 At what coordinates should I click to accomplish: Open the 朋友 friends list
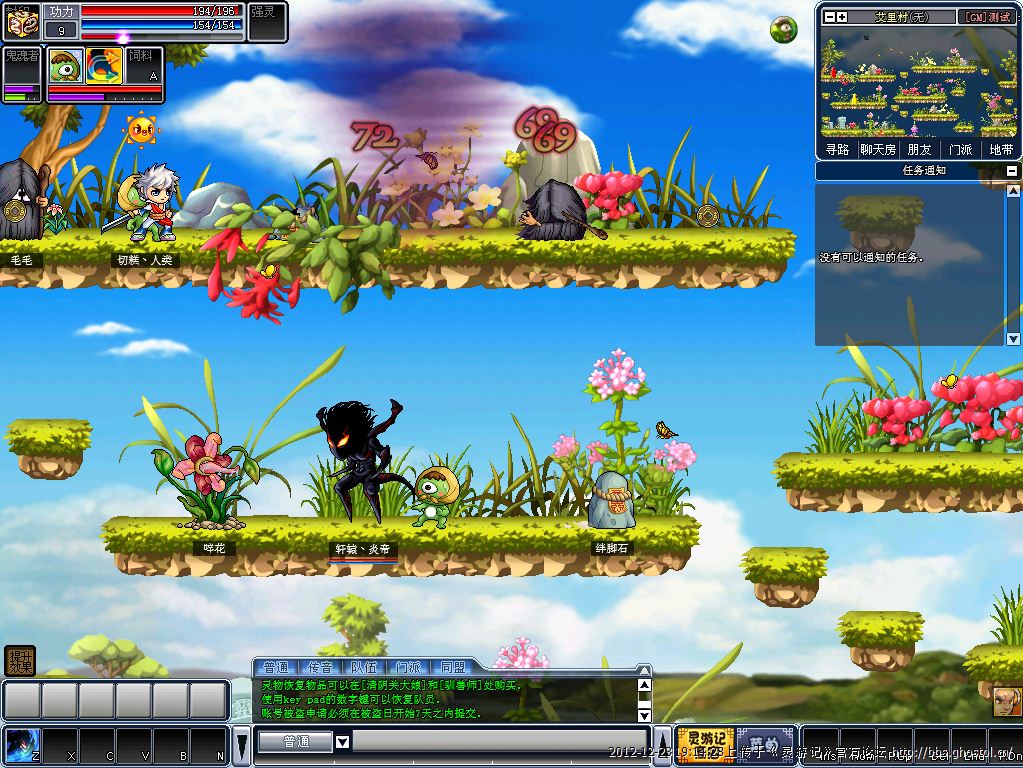coord(919,149)
